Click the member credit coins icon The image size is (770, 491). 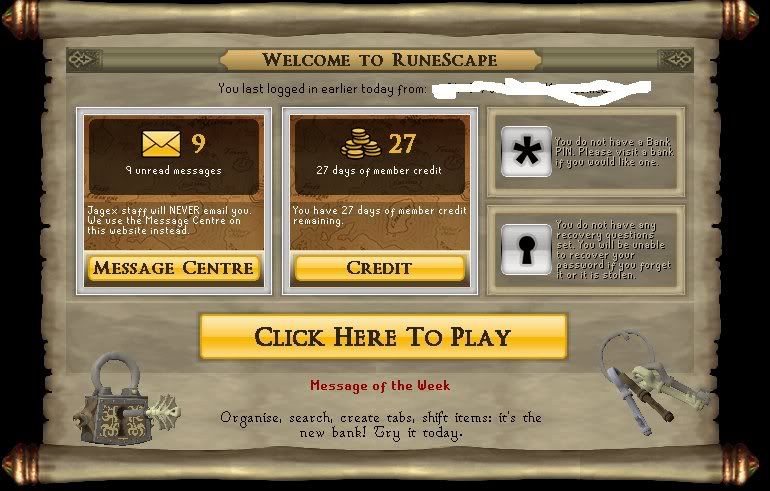point(361,145)
